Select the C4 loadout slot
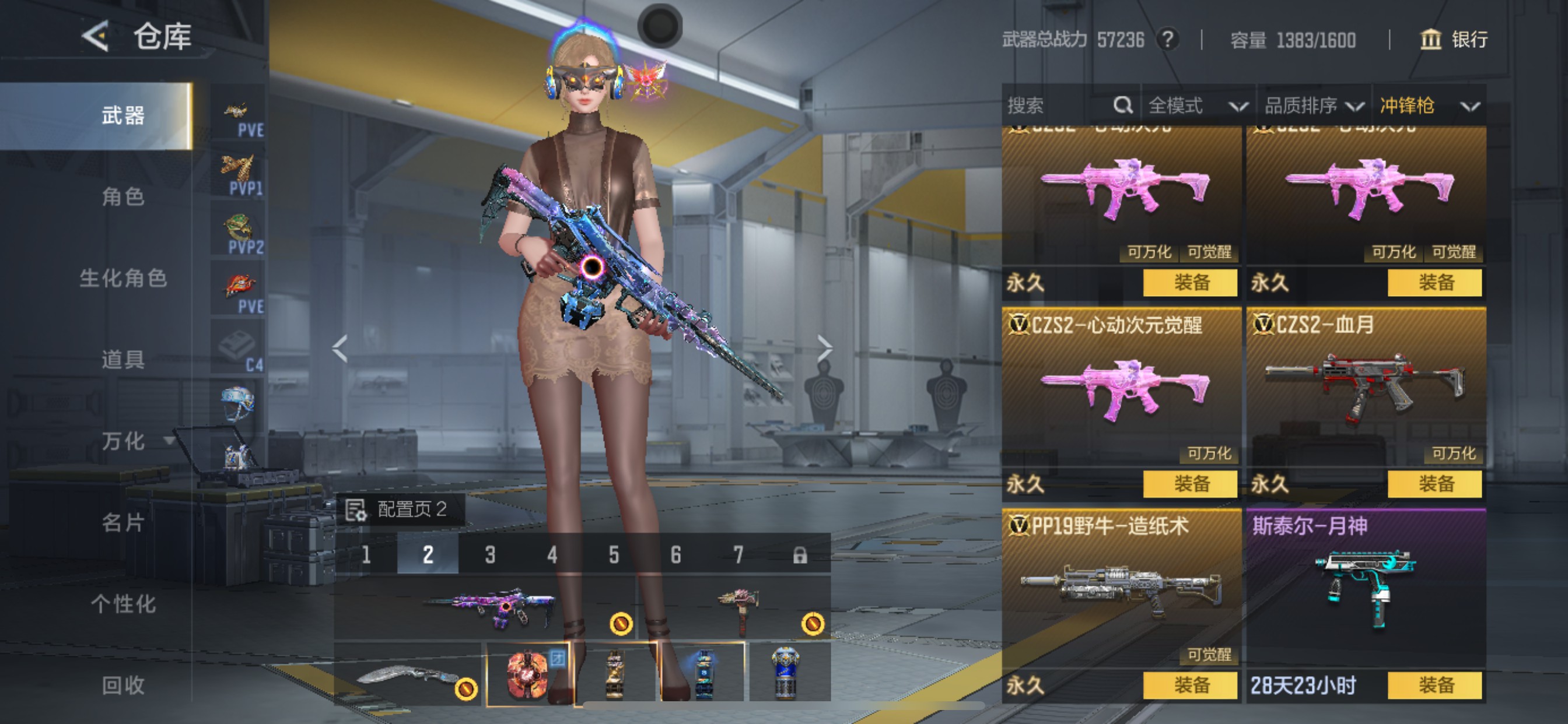 click(238, 350)
